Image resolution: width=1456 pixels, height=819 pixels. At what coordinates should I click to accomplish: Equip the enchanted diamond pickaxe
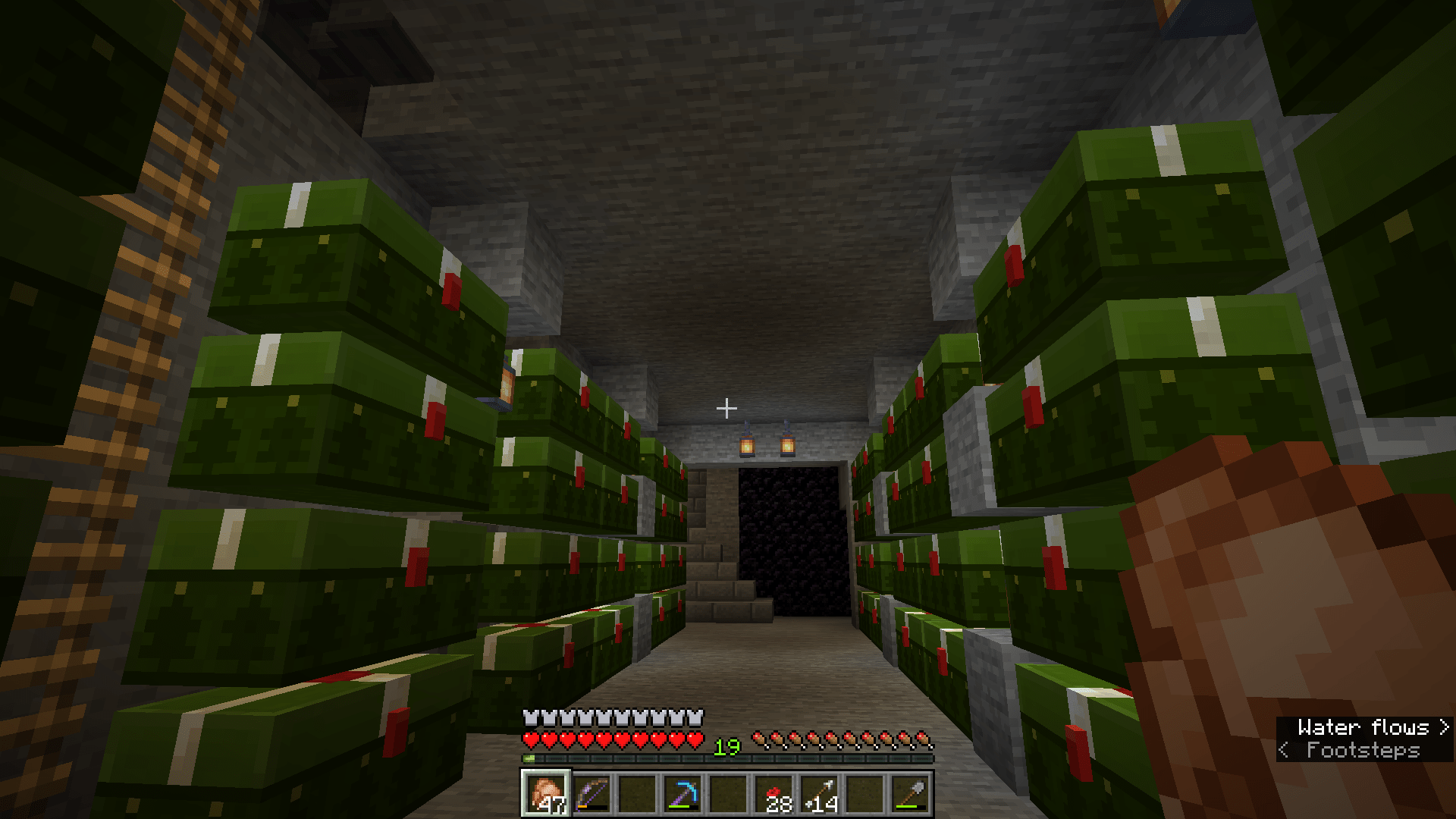coord(682,795)
